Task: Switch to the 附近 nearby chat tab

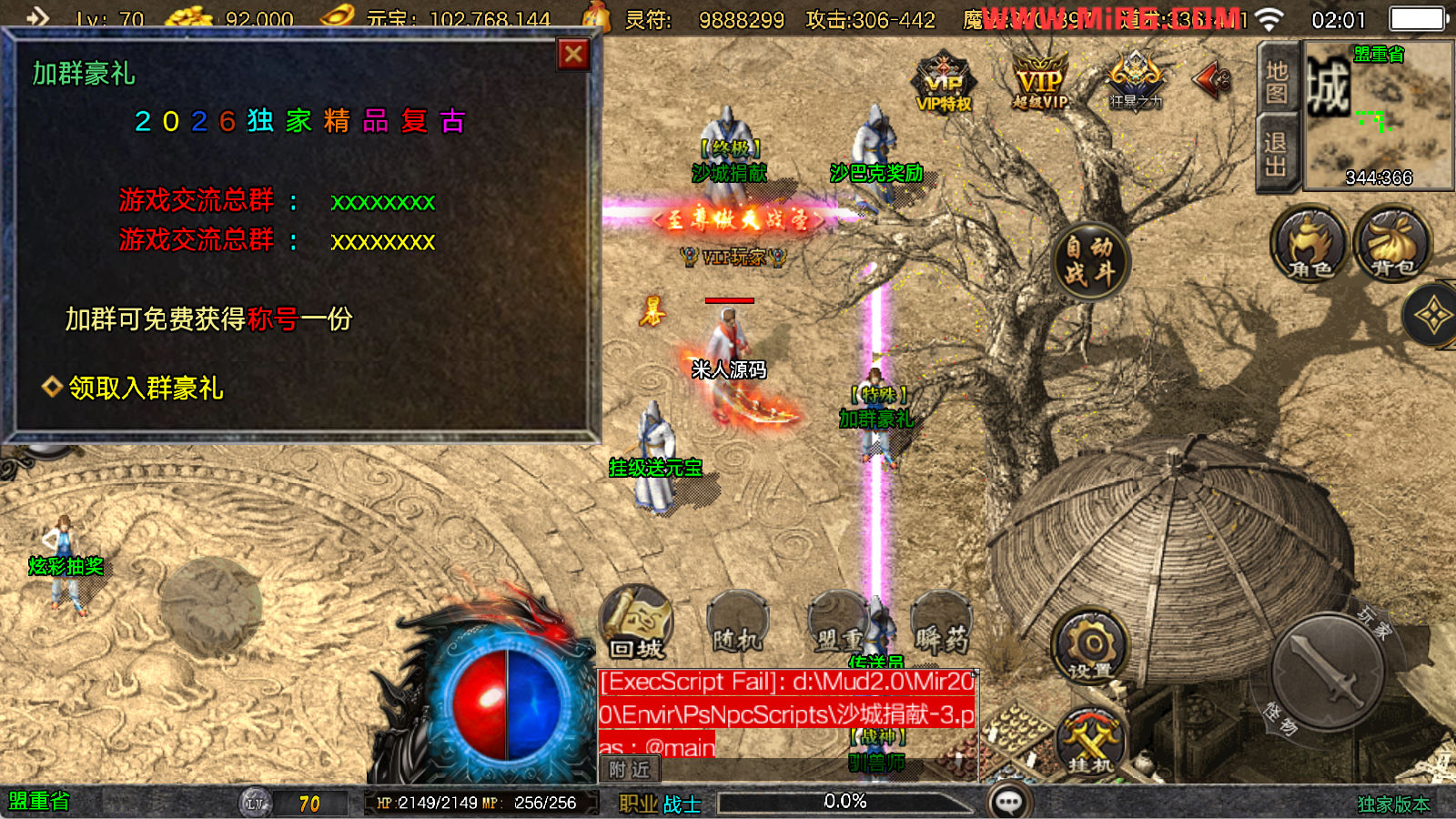Action: pyautogui.click(x=629, y=770)
